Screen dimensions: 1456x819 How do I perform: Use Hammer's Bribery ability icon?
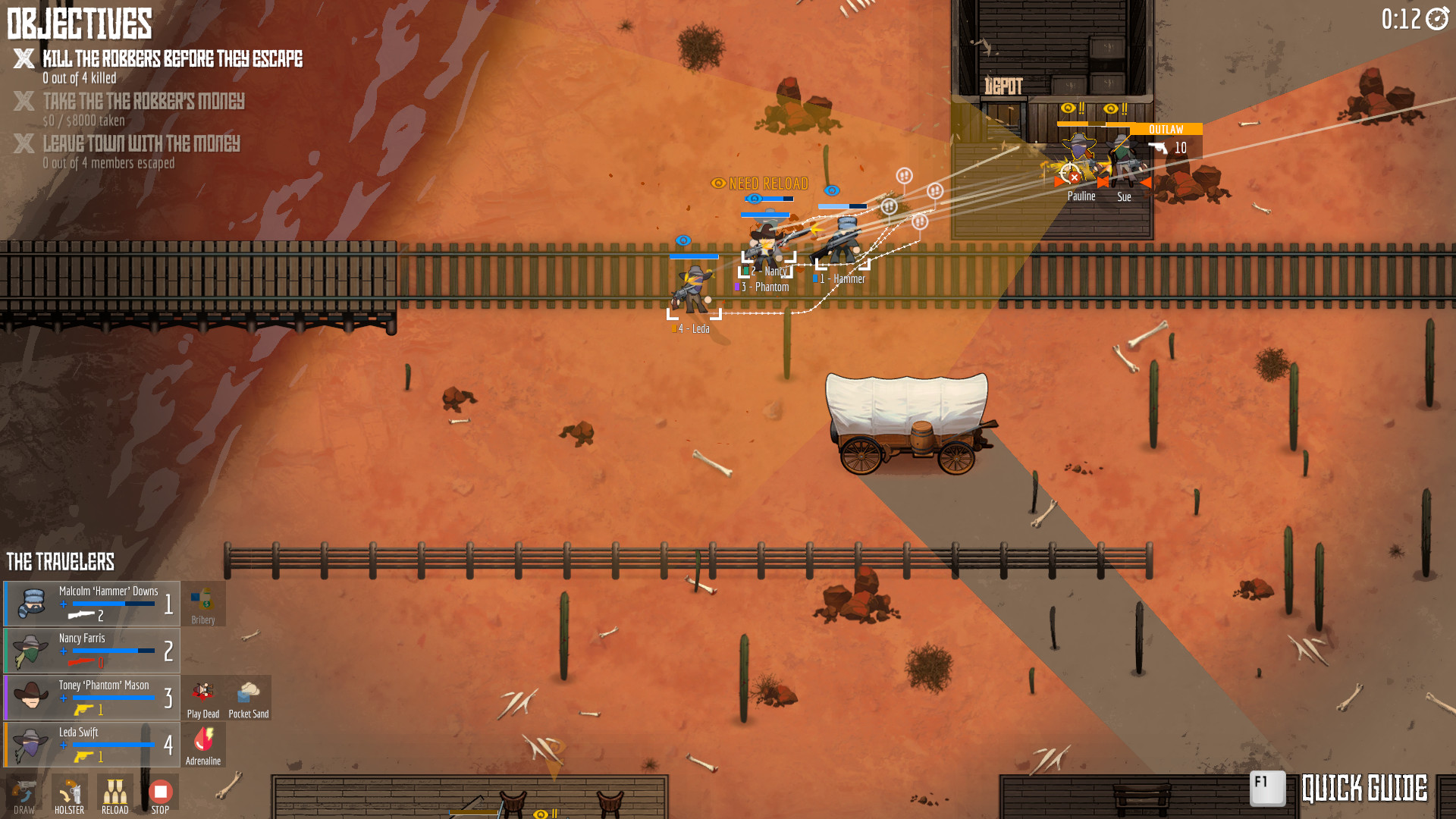coord(202,599)
